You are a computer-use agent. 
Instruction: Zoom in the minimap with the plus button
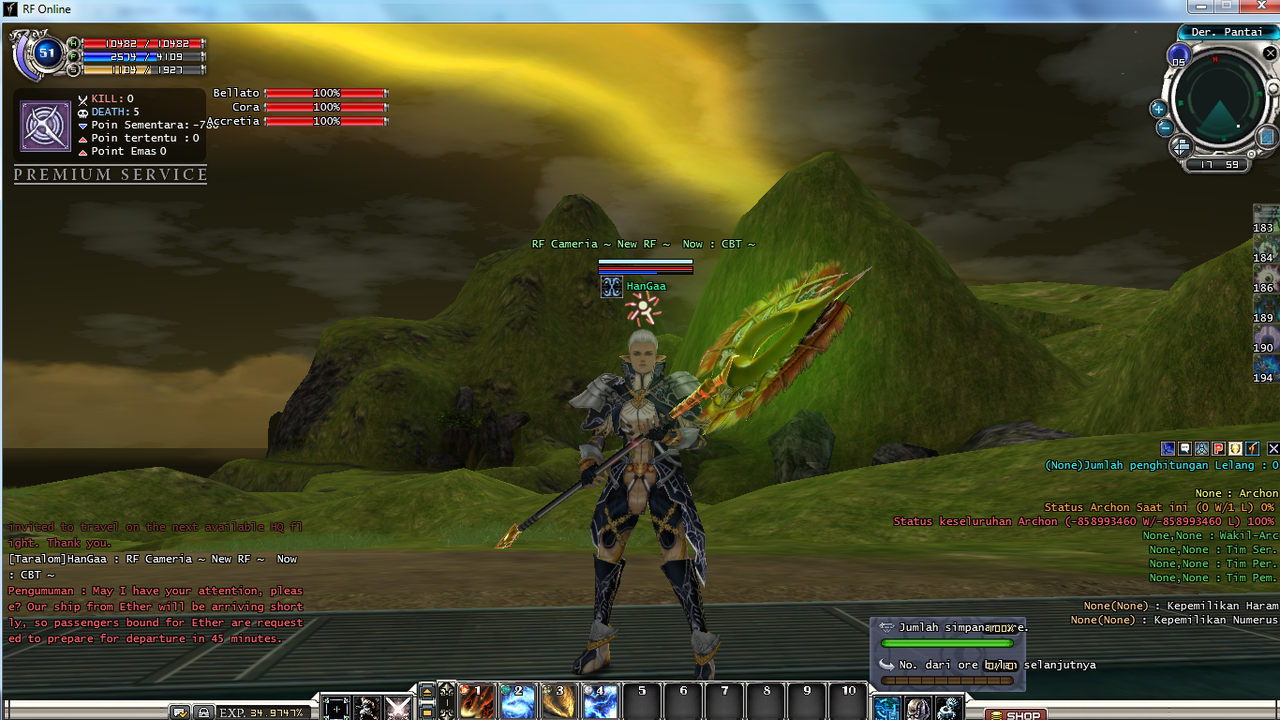tap(1159, 109)
